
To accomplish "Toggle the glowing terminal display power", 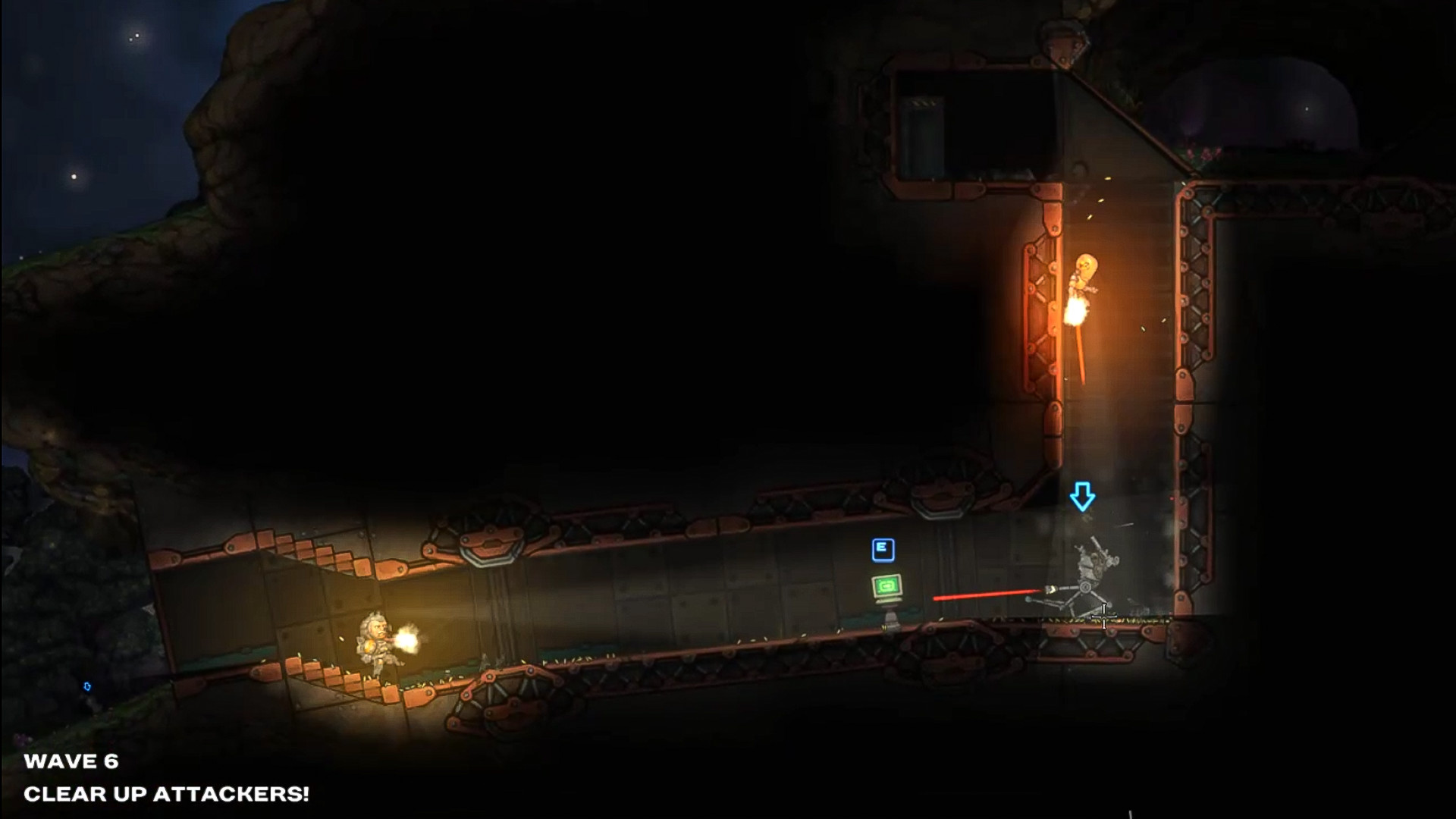I will 886,585.
